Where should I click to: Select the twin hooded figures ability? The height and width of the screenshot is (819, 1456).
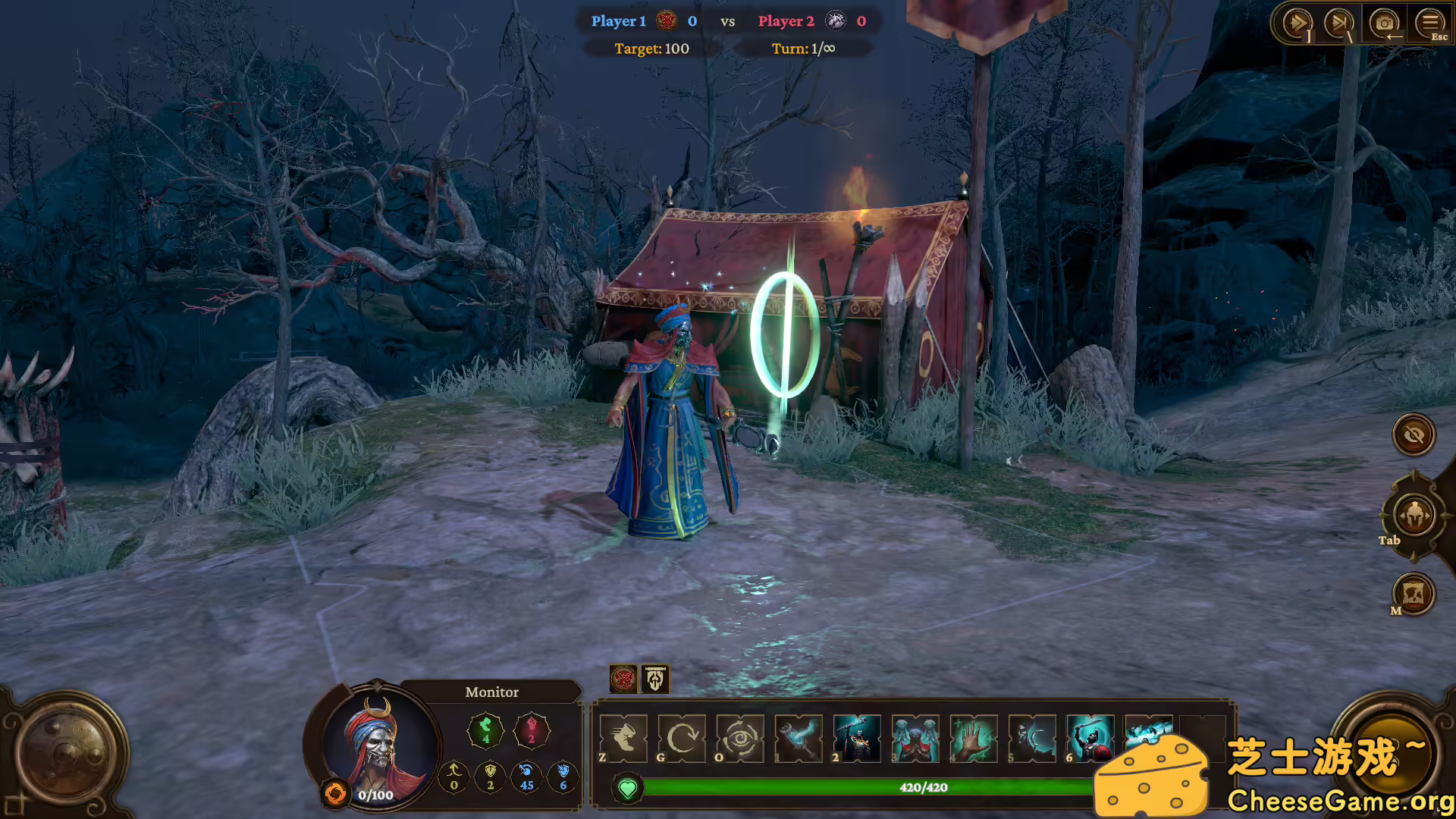click(915, 737)
